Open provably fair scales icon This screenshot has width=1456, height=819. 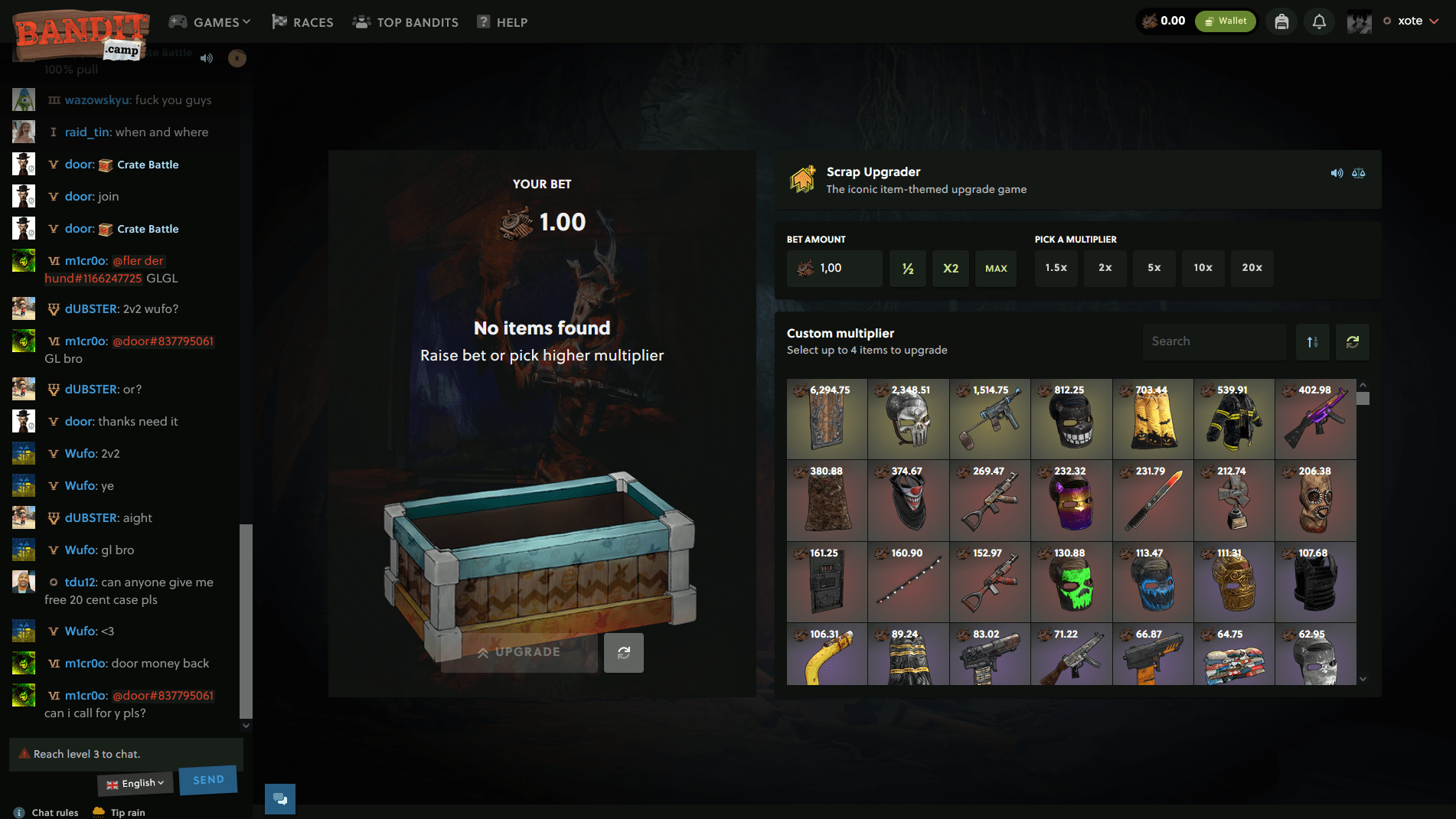1359,173
